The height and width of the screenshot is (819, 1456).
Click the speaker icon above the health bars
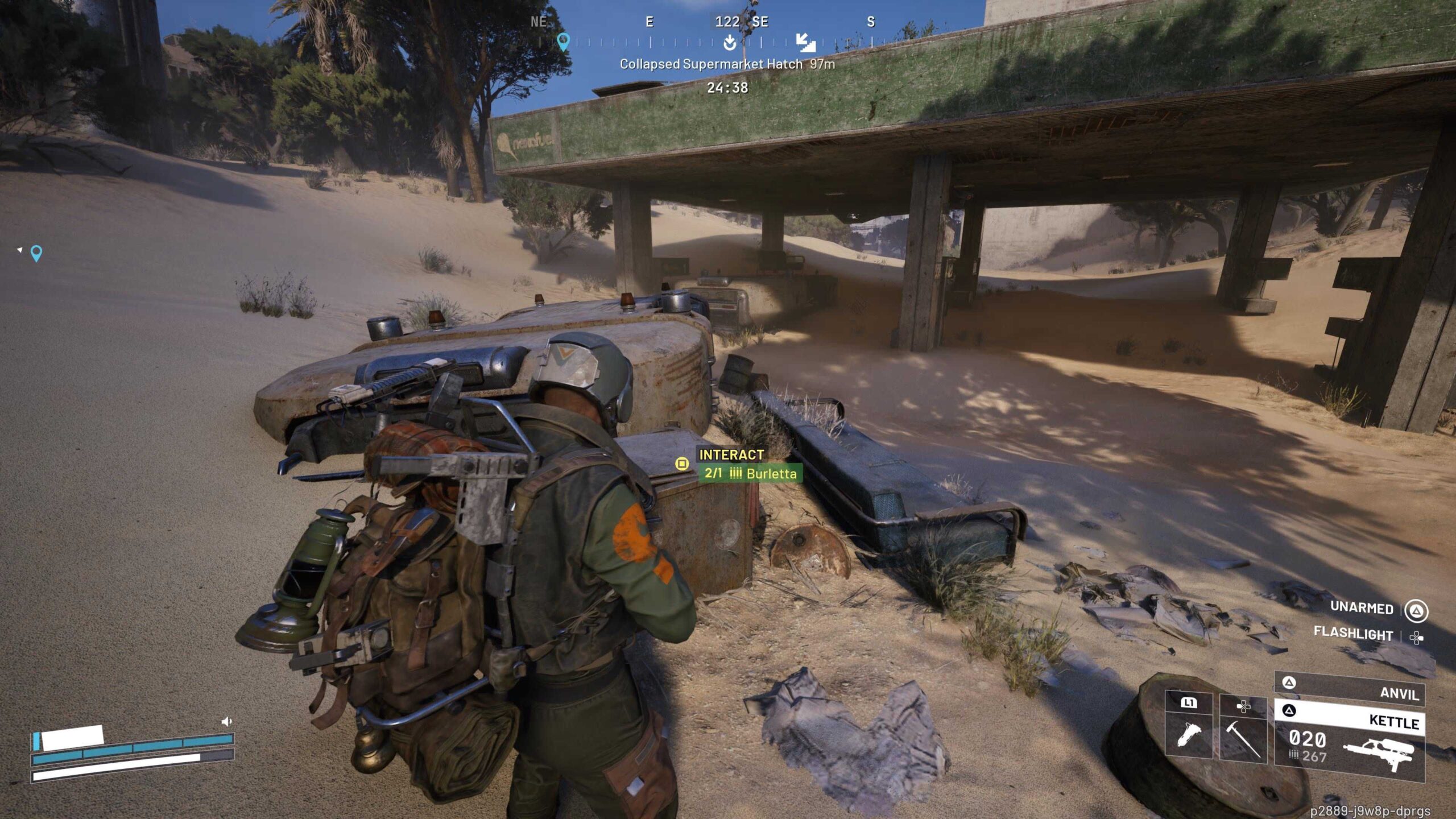(x=226, y=722)
